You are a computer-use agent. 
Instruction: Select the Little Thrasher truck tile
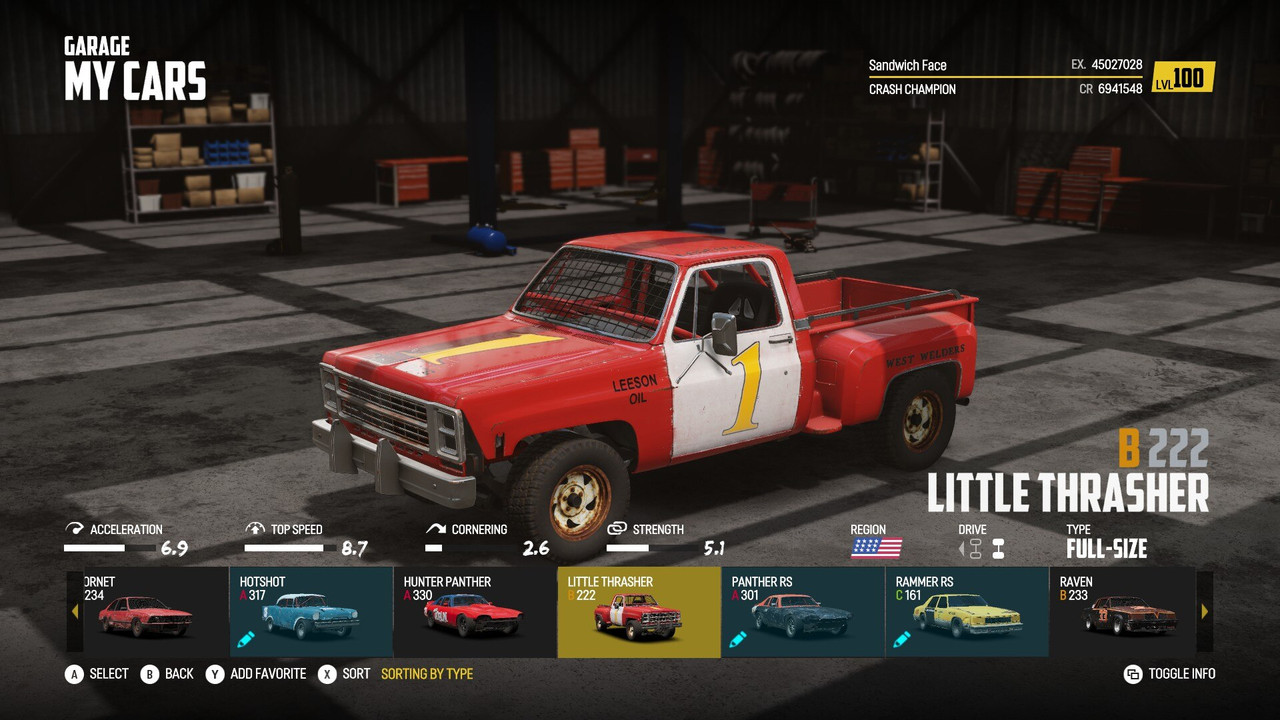639,612
